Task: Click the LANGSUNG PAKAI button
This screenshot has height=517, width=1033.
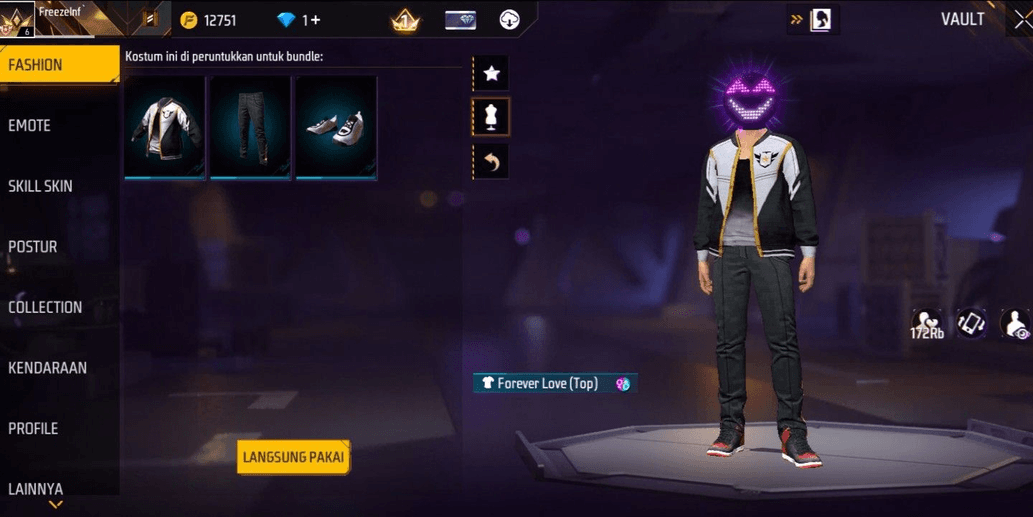Action: [293, 458]
